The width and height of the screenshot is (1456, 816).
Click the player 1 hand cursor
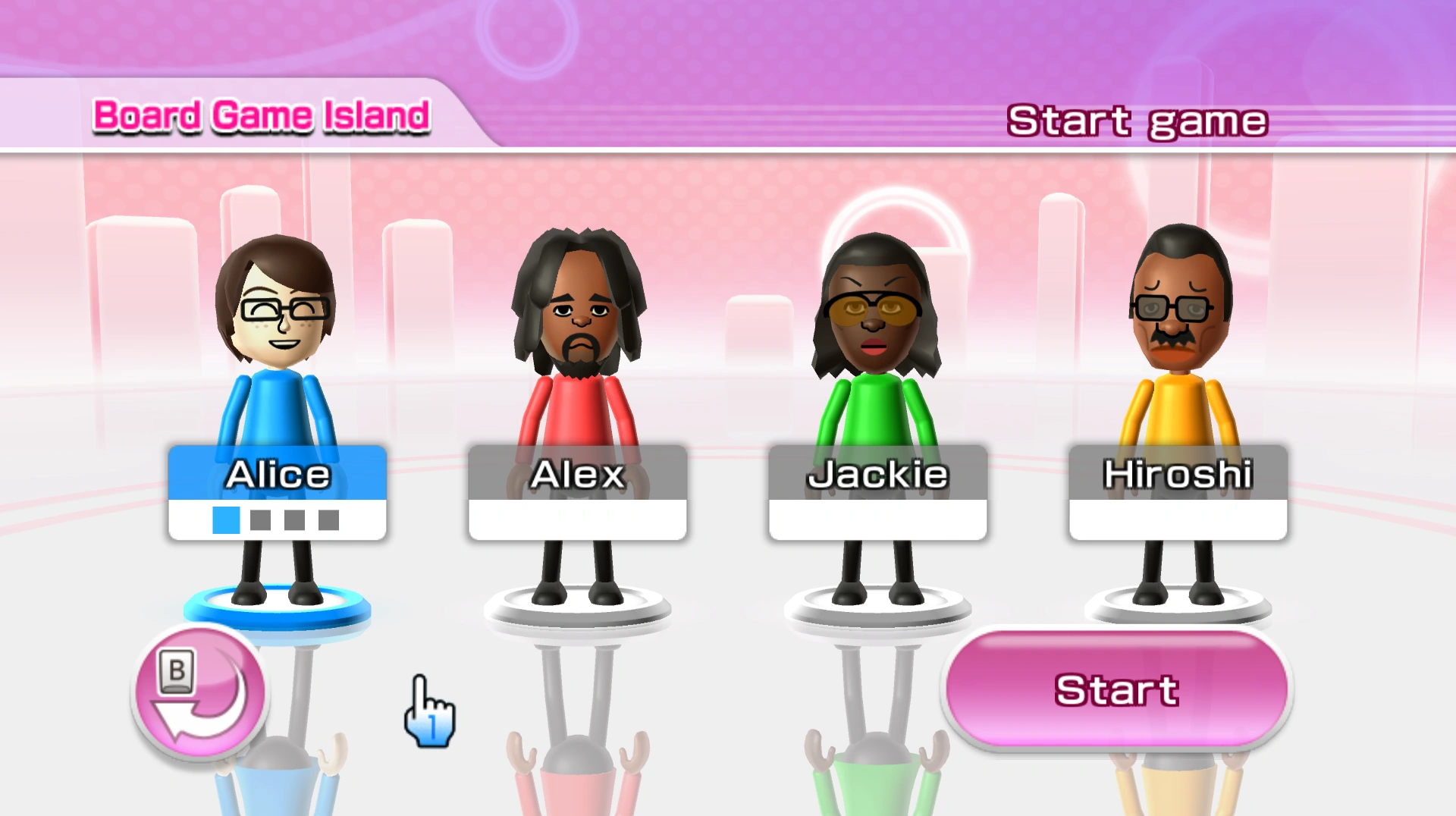coord(428,709)
